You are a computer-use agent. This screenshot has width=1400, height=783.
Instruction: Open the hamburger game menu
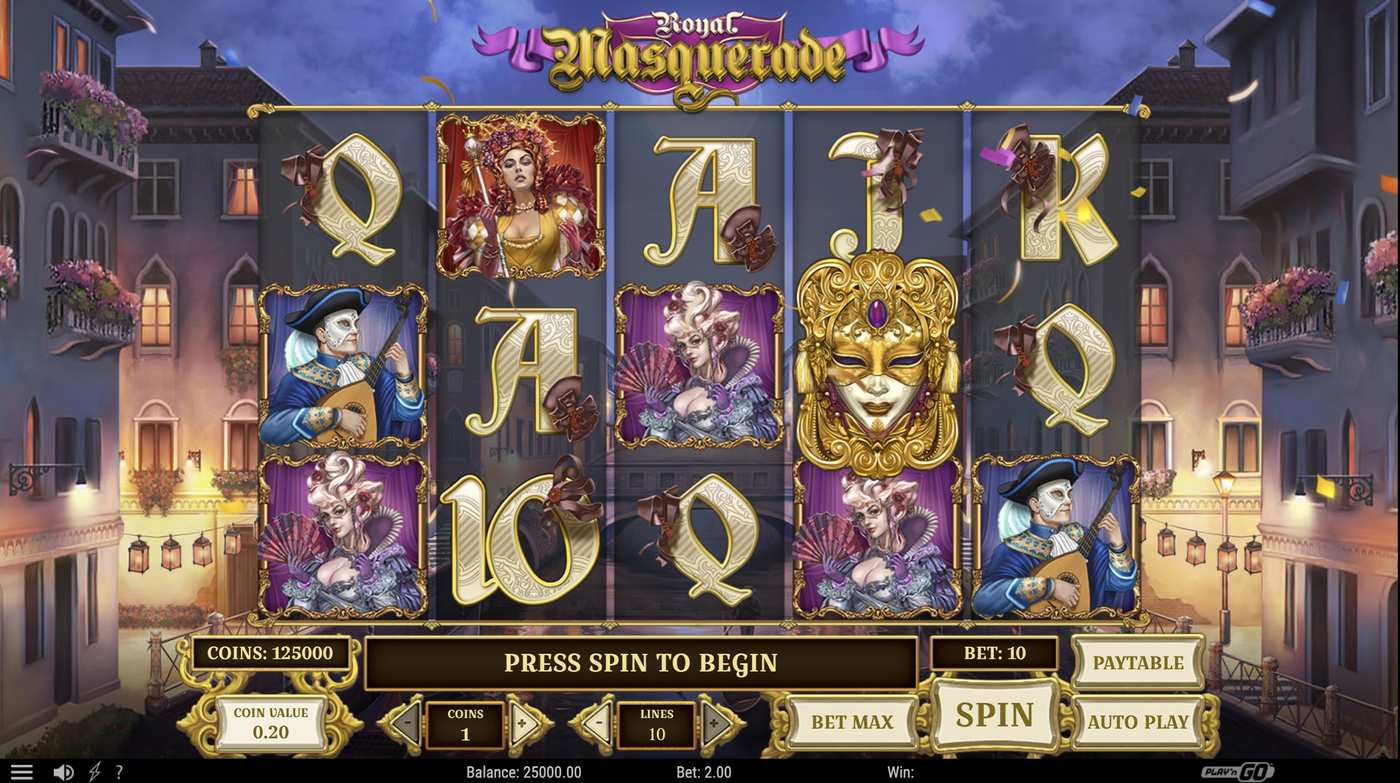pyautogui.click(x=22, y=770)
